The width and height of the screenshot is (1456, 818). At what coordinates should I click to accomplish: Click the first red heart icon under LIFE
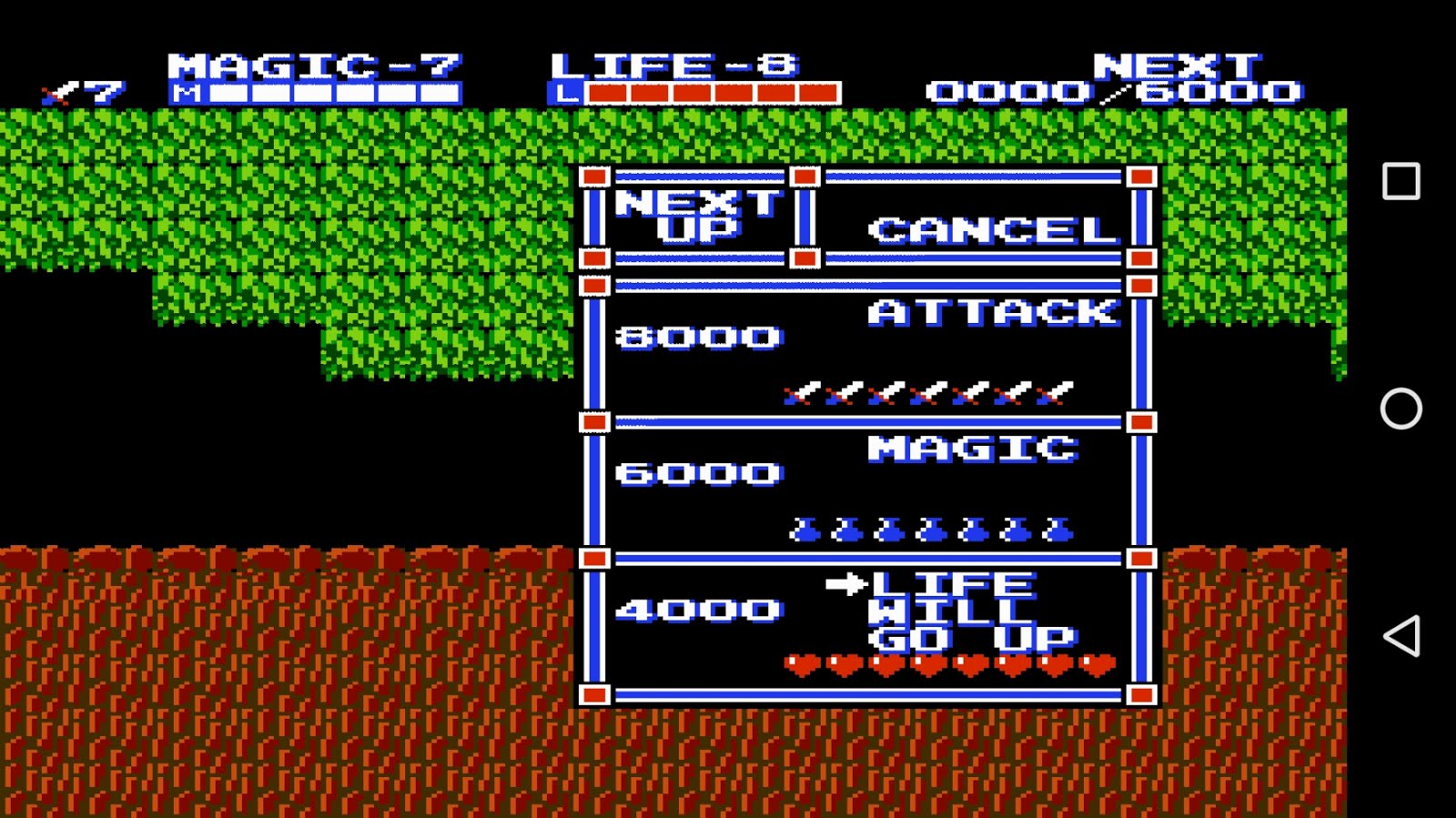(x=801, y=664)
